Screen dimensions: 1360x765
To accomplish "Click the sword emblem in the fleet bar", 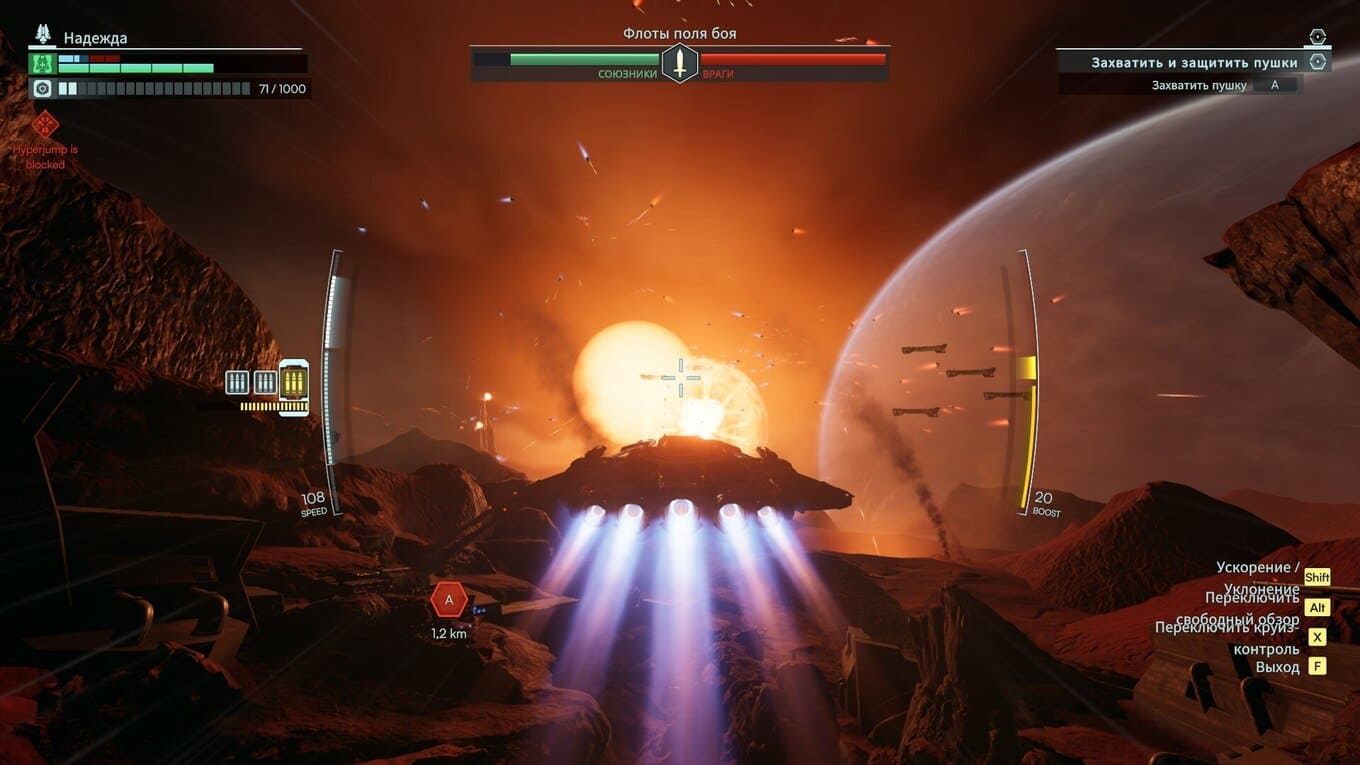I will [680, 63].
